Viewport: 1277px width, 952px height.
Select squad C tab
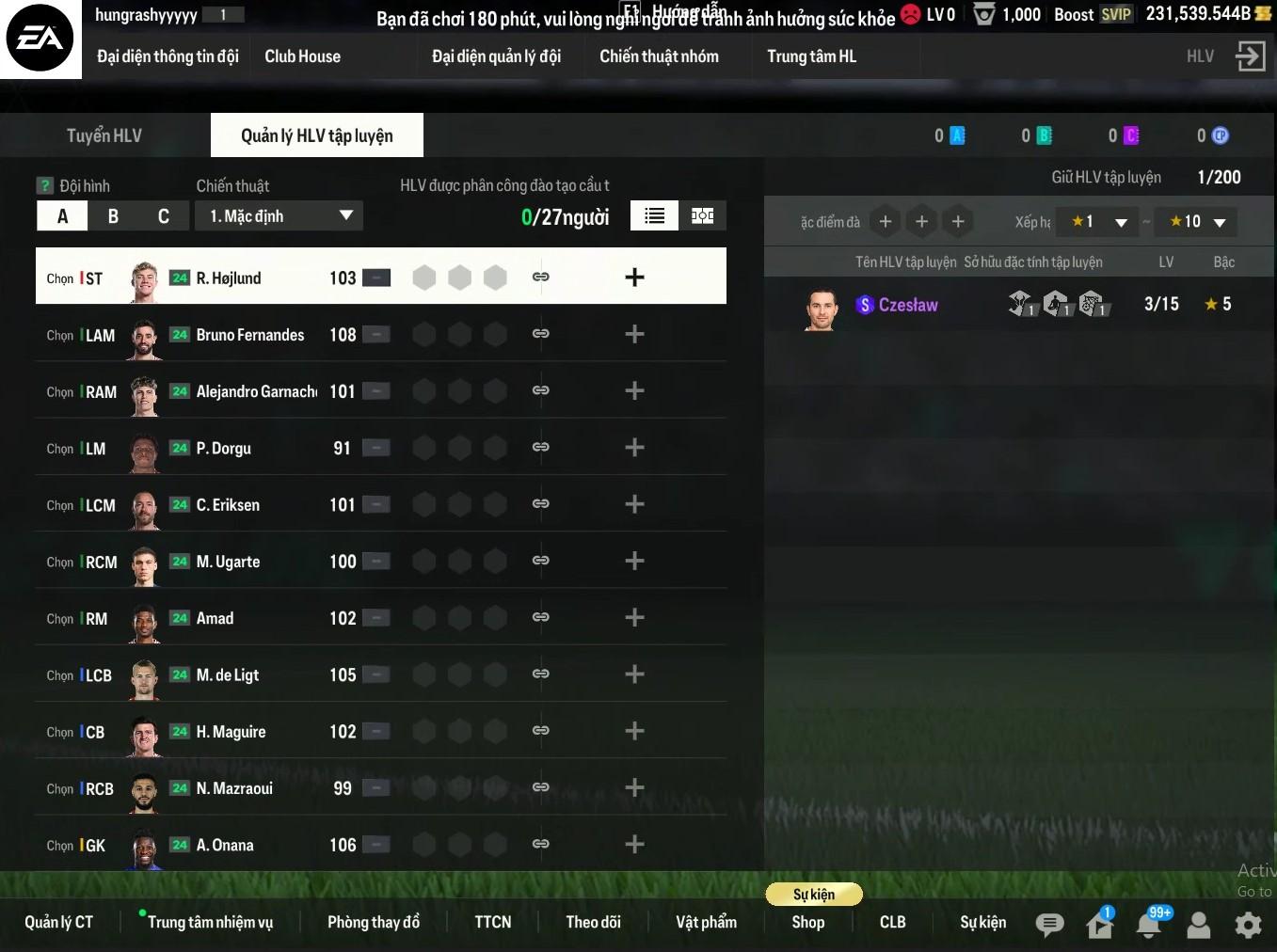click(163, 216)
